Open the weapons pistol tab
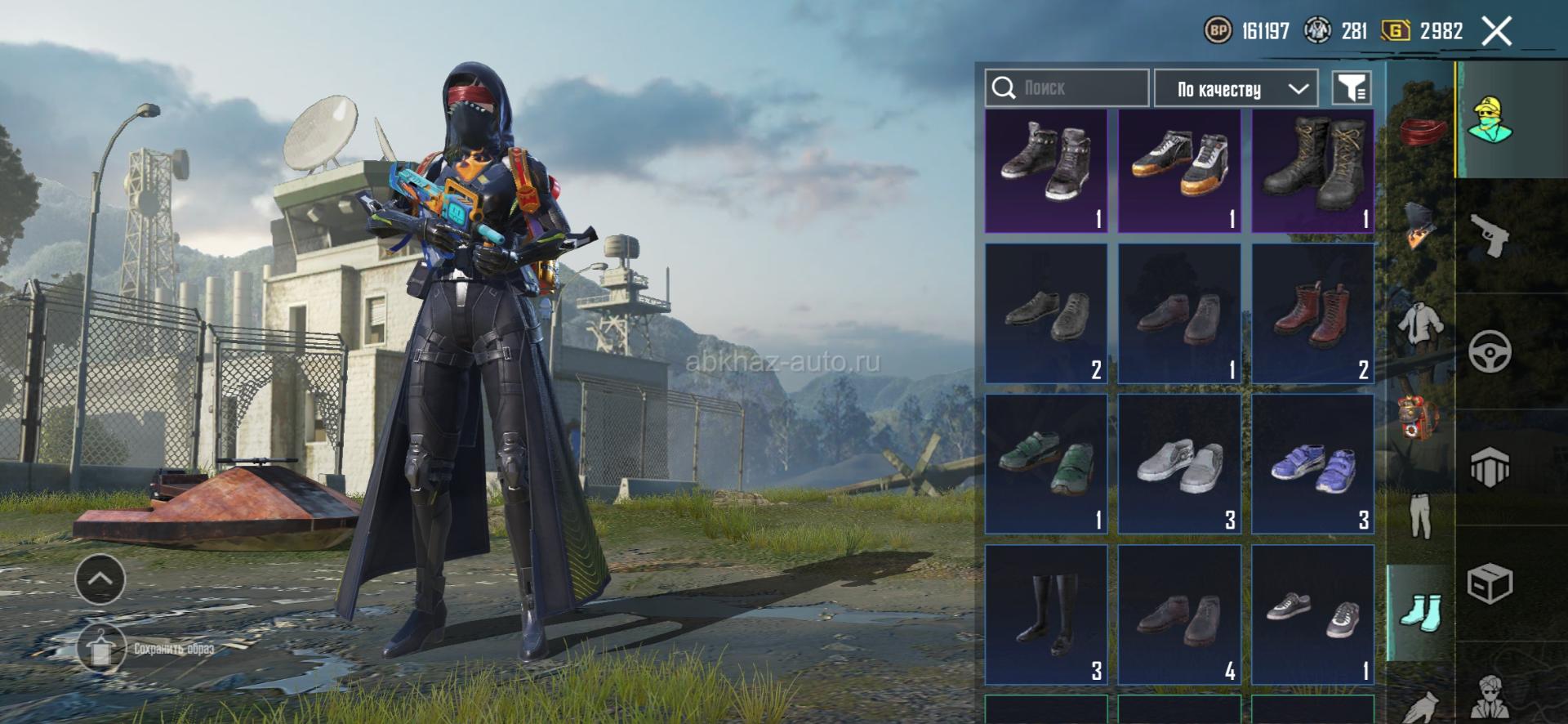 (1489, 235)
